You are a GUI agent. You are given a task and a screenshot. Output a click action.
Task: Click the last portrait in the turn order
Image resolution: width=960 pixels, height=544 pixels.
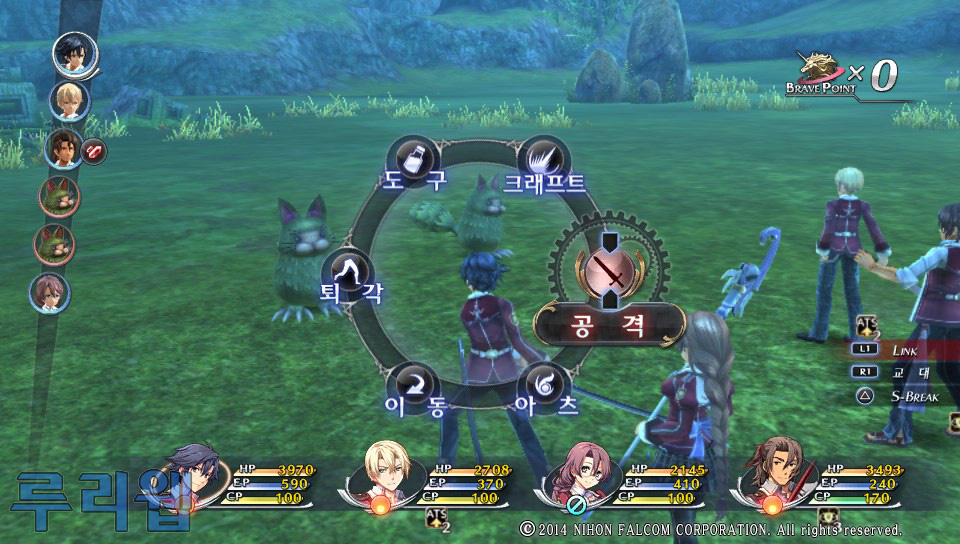tap(50, 292)
